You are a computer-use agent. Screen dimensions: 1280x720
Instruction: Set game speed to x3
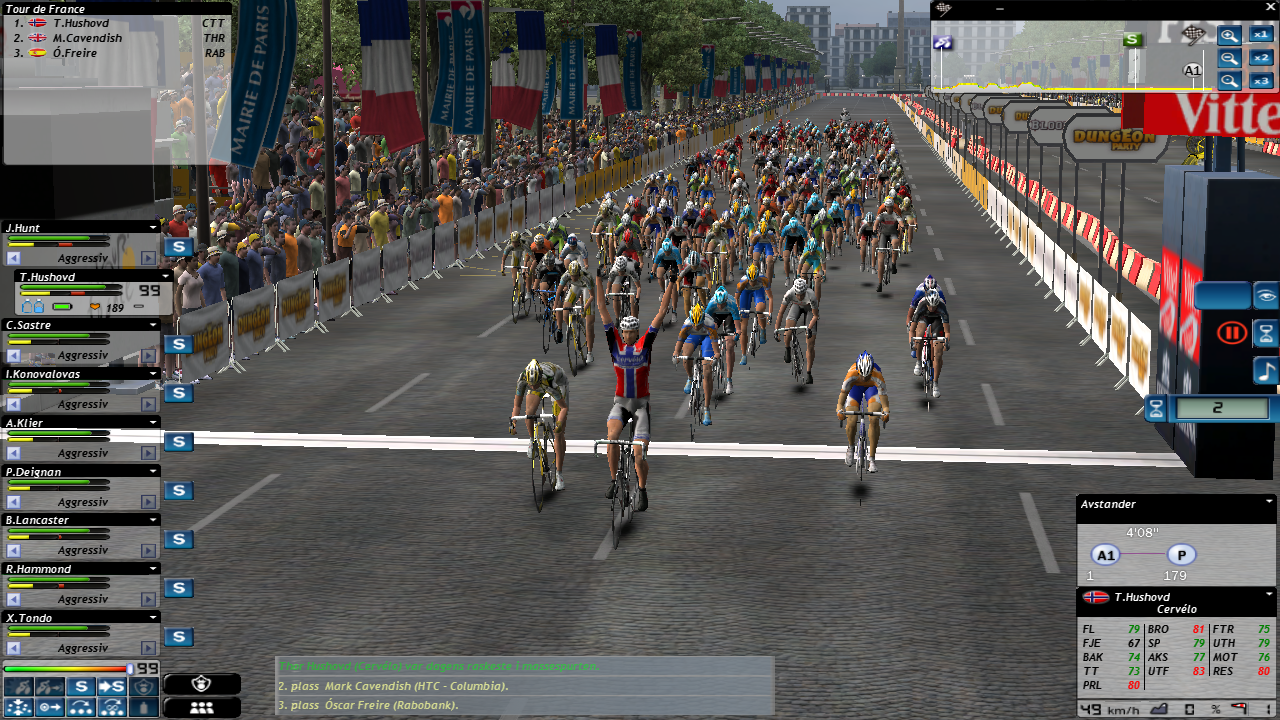coord(1261,81)
